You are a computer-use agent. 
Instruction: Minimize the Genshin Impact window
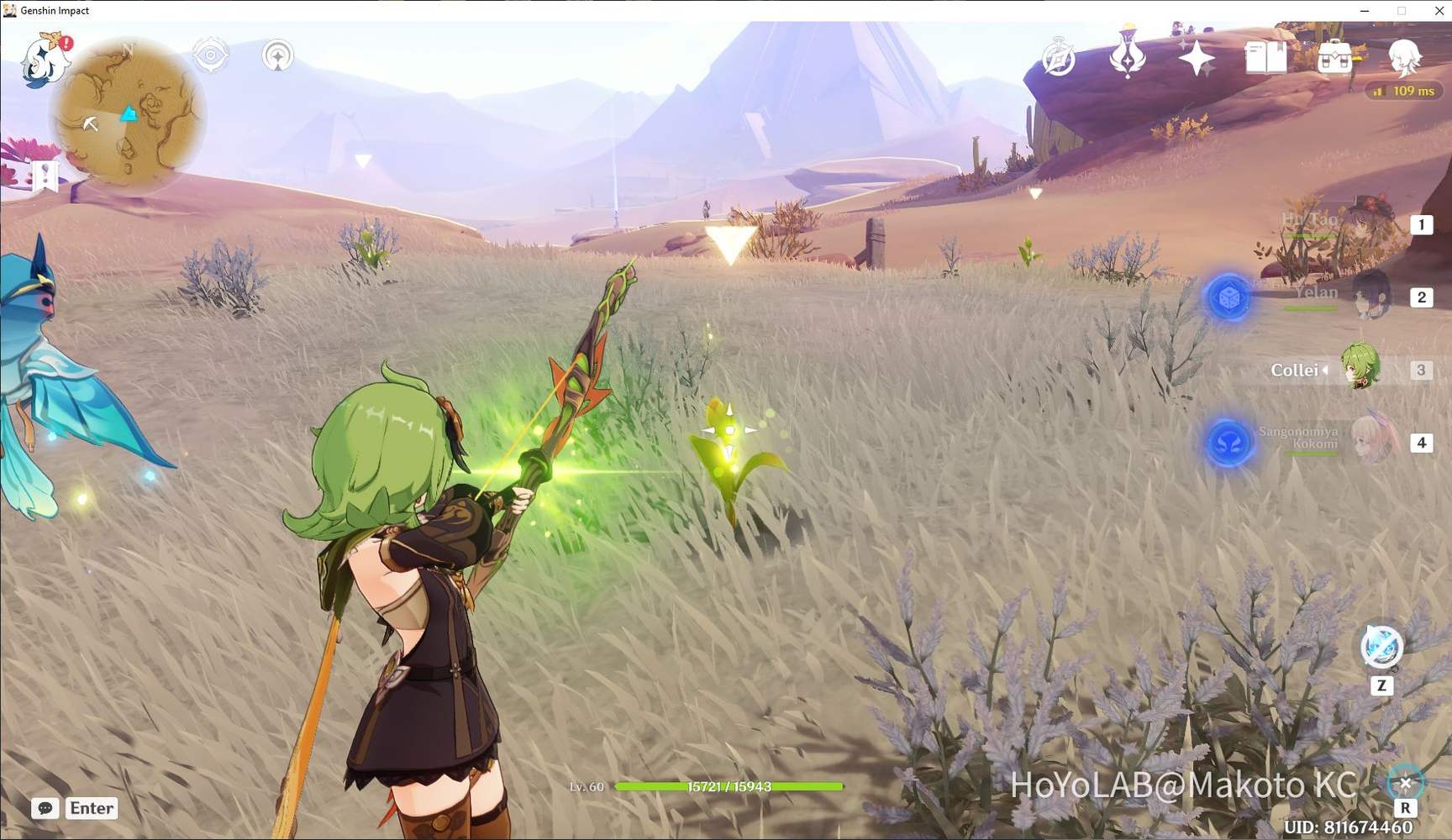tap(1365, 11)
